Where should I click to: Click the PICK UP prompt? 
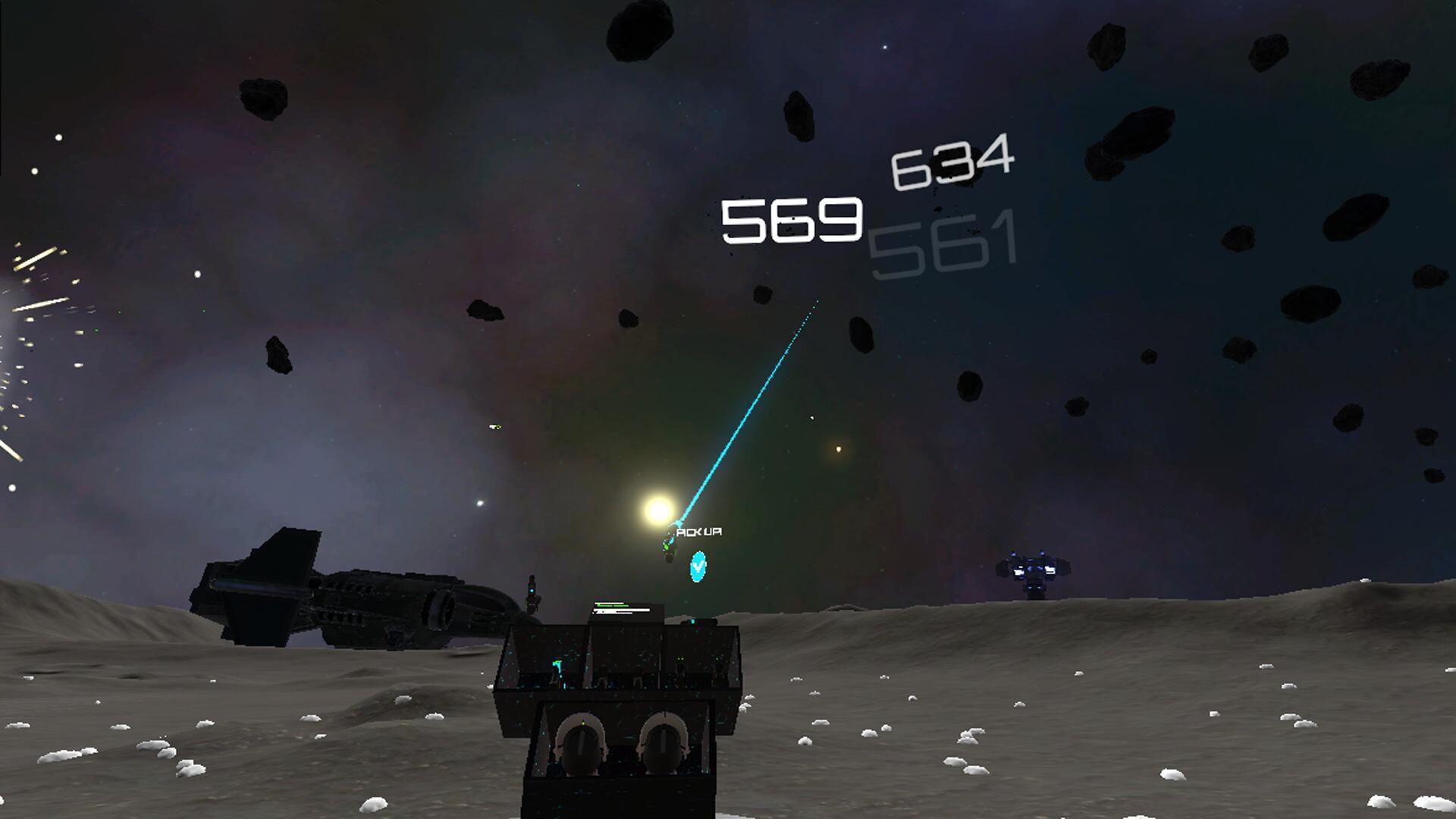pyautogui.click(x=699, y=532)
